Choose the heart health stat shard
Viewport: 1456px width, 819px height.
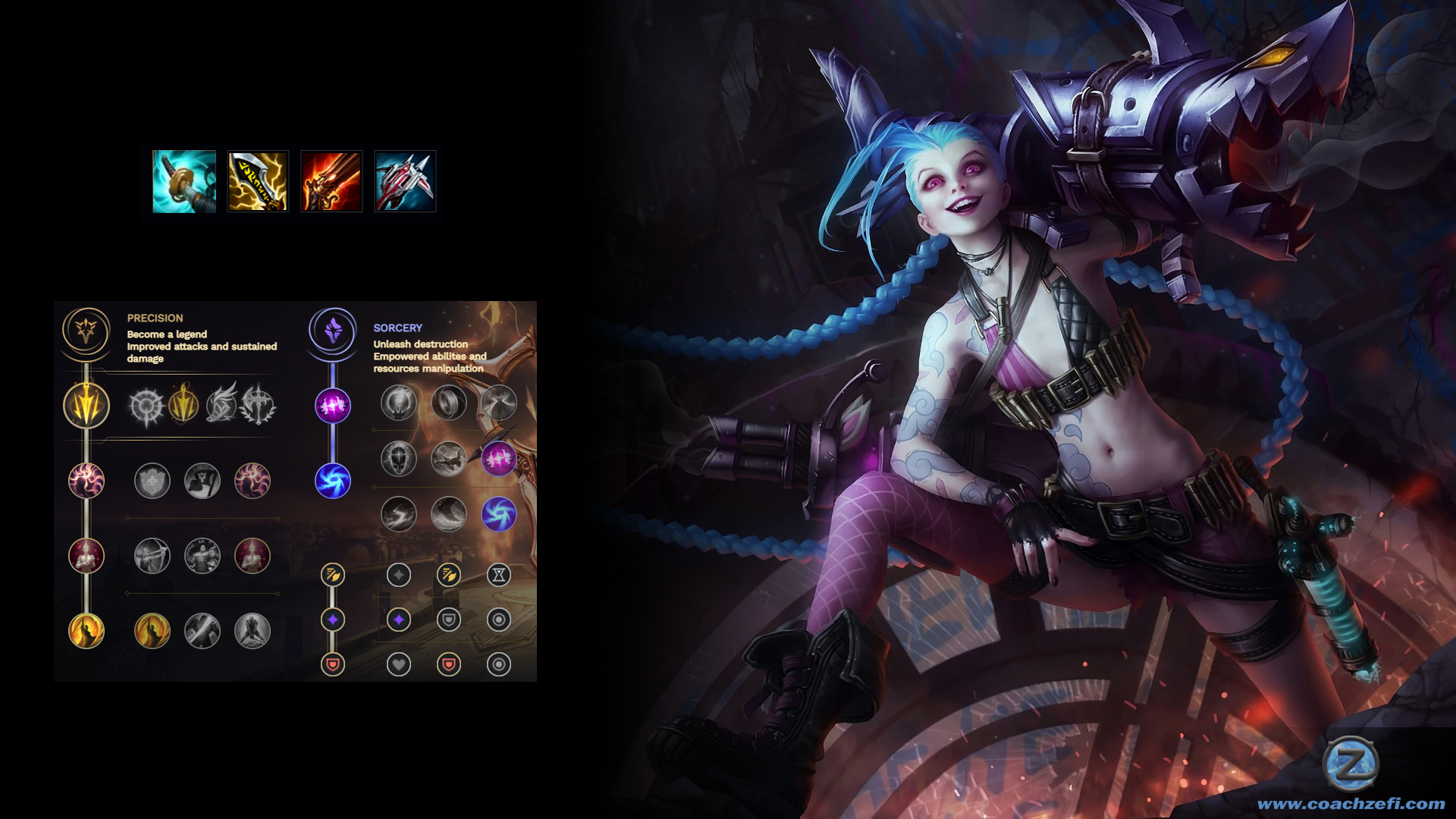pos(399,664)
